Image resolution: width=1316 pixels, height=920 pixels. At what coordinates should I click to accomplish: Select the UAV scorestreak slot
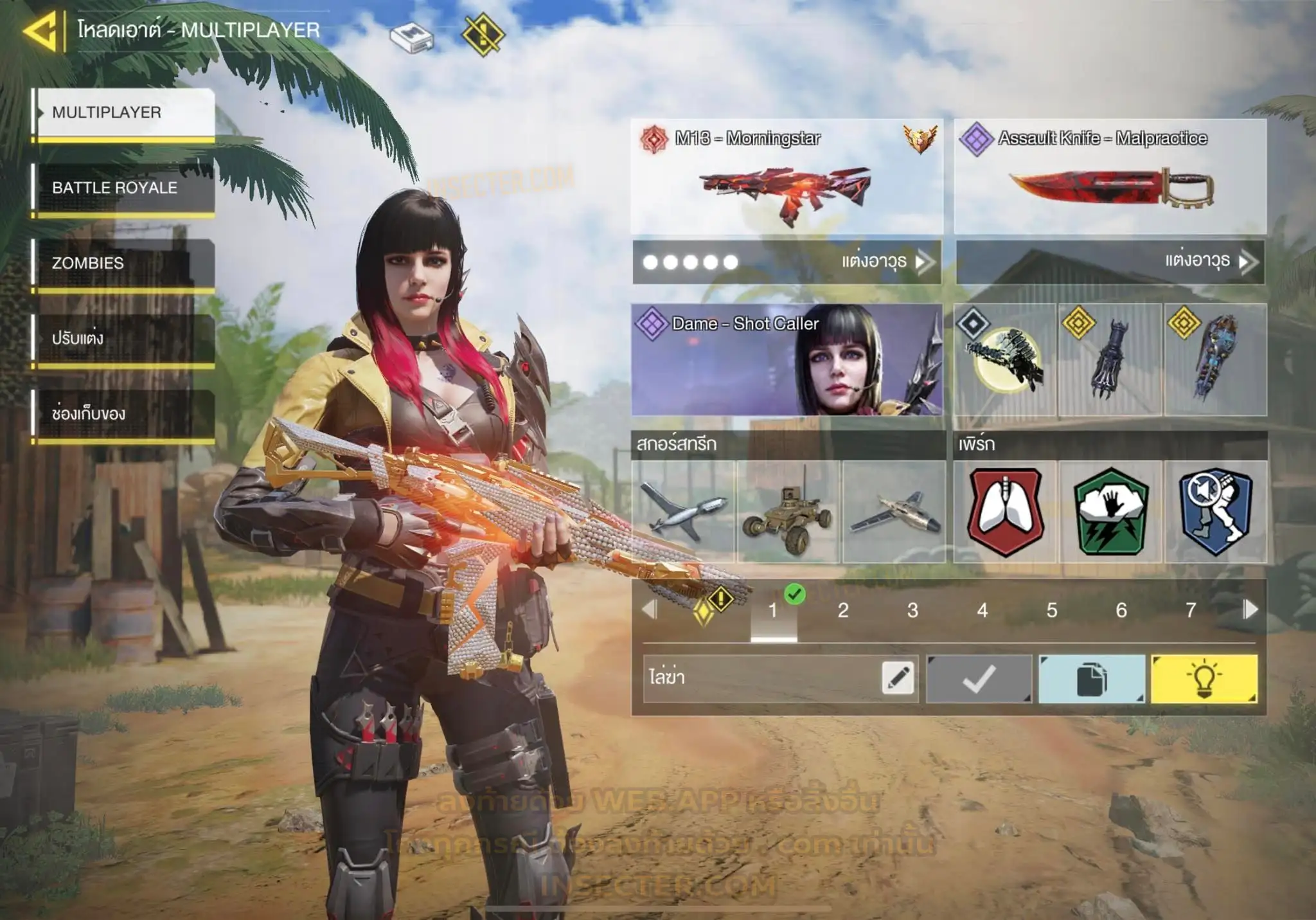tap(683, 512)
